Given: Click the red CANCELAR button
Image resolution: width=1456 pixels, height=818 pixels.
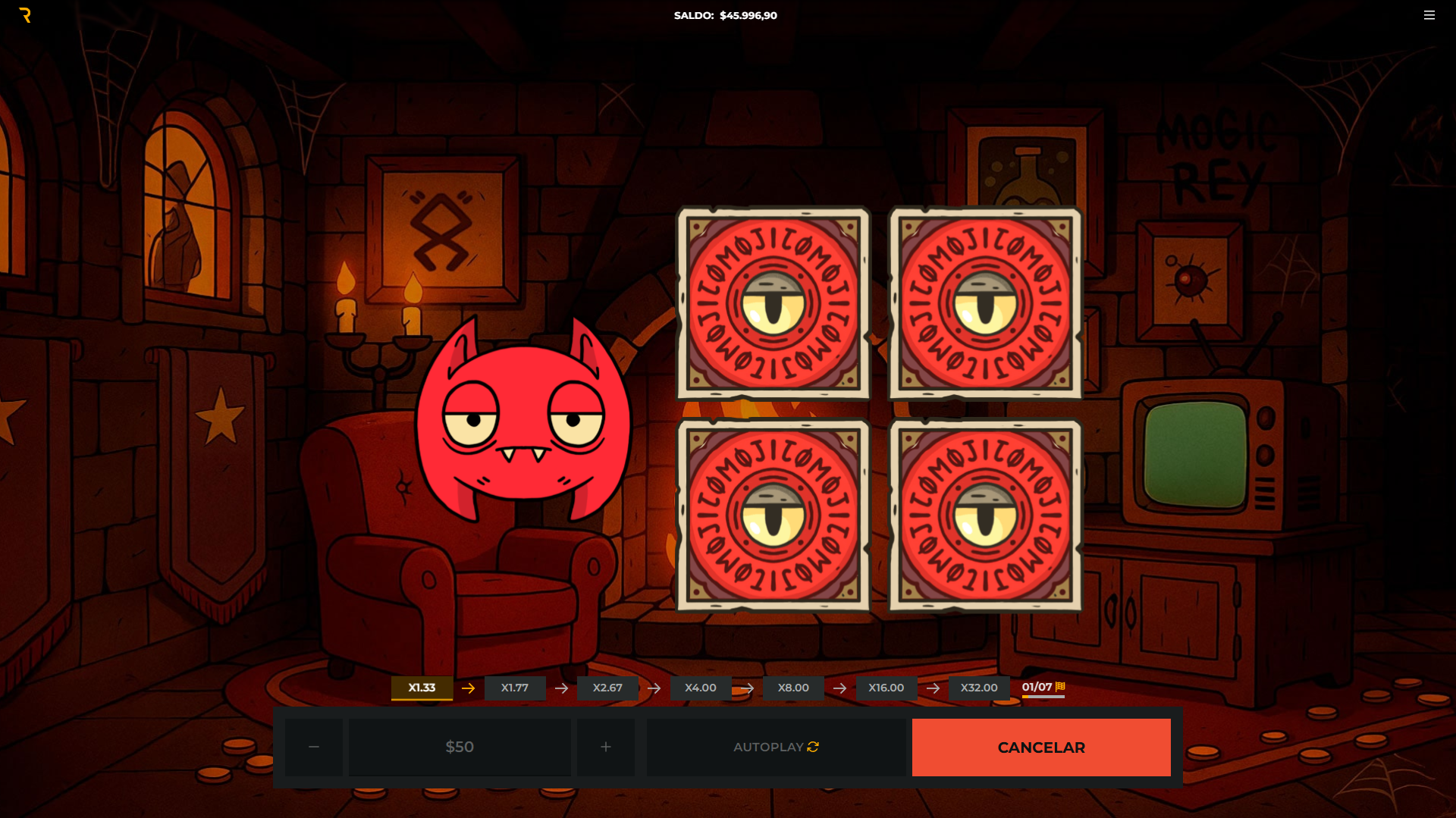Looking at the screenshot, I should click(x=1040, y=747).
